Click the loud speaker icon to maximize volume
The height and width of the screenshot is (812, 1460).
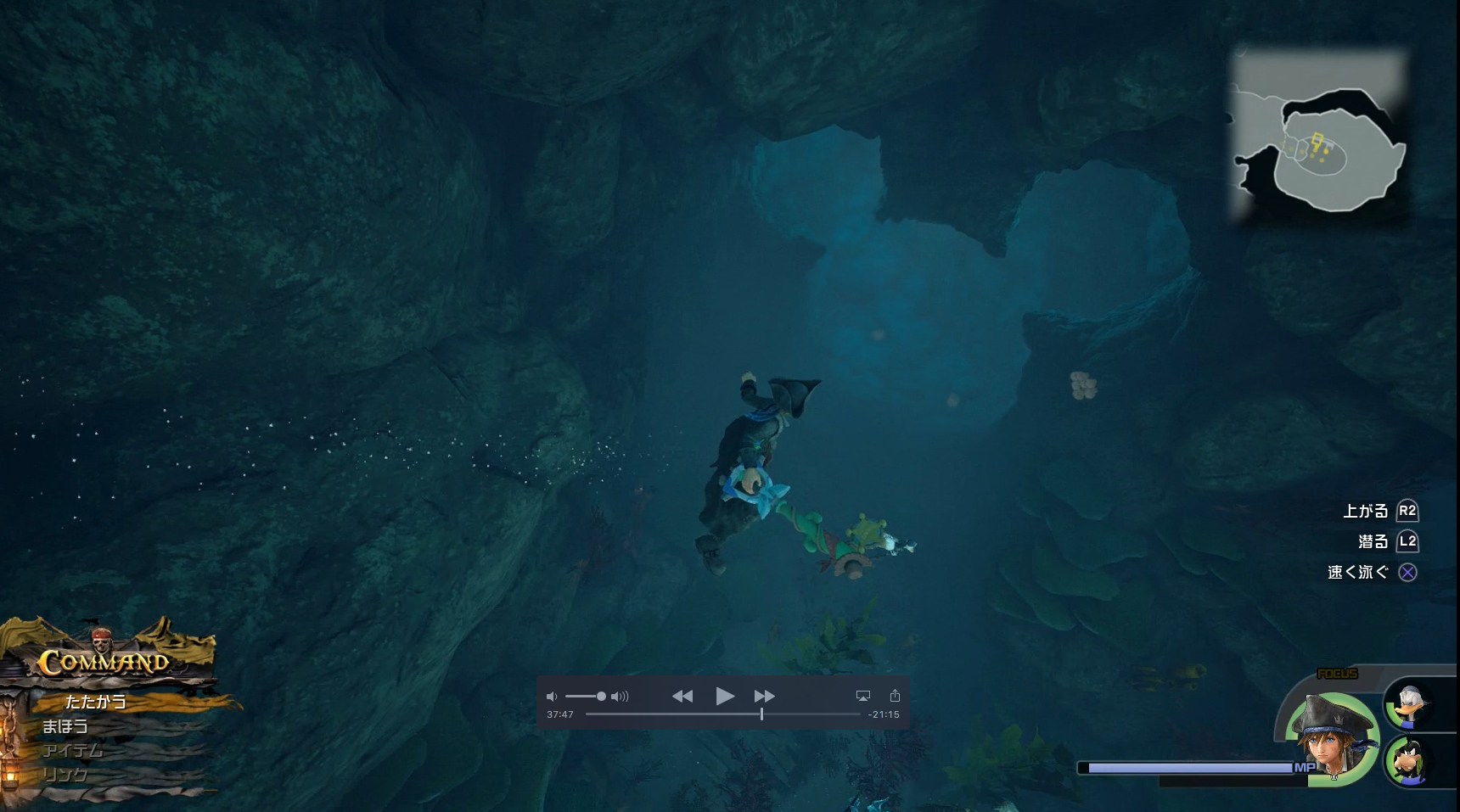[x=620, y=696]
